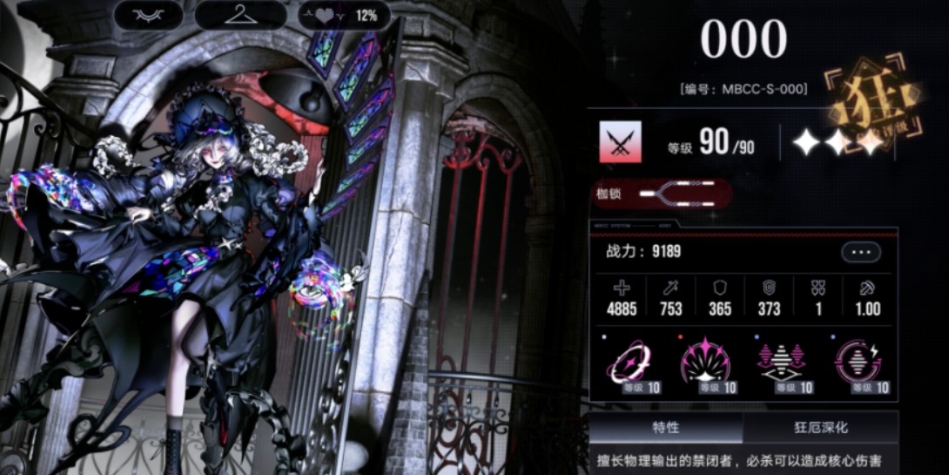Select the fourth skill with the lightning bolt icon
Image resolution: width=949 pixels, height=475 pixels.
click(x=857, y=364)
